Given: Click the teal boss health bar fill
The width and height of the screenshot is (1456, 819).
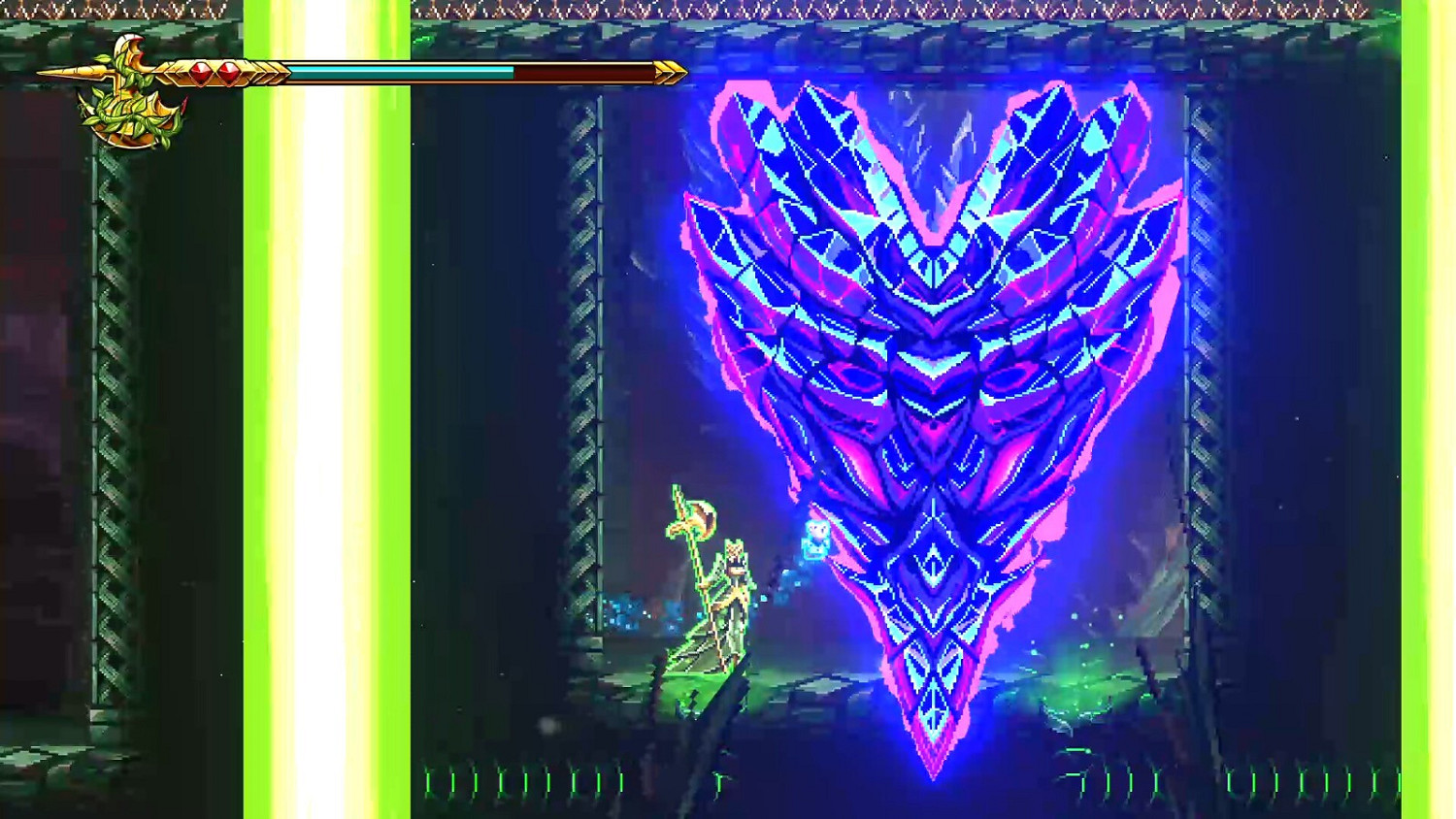Looking at the screenshot, I should tap(400, 70).
